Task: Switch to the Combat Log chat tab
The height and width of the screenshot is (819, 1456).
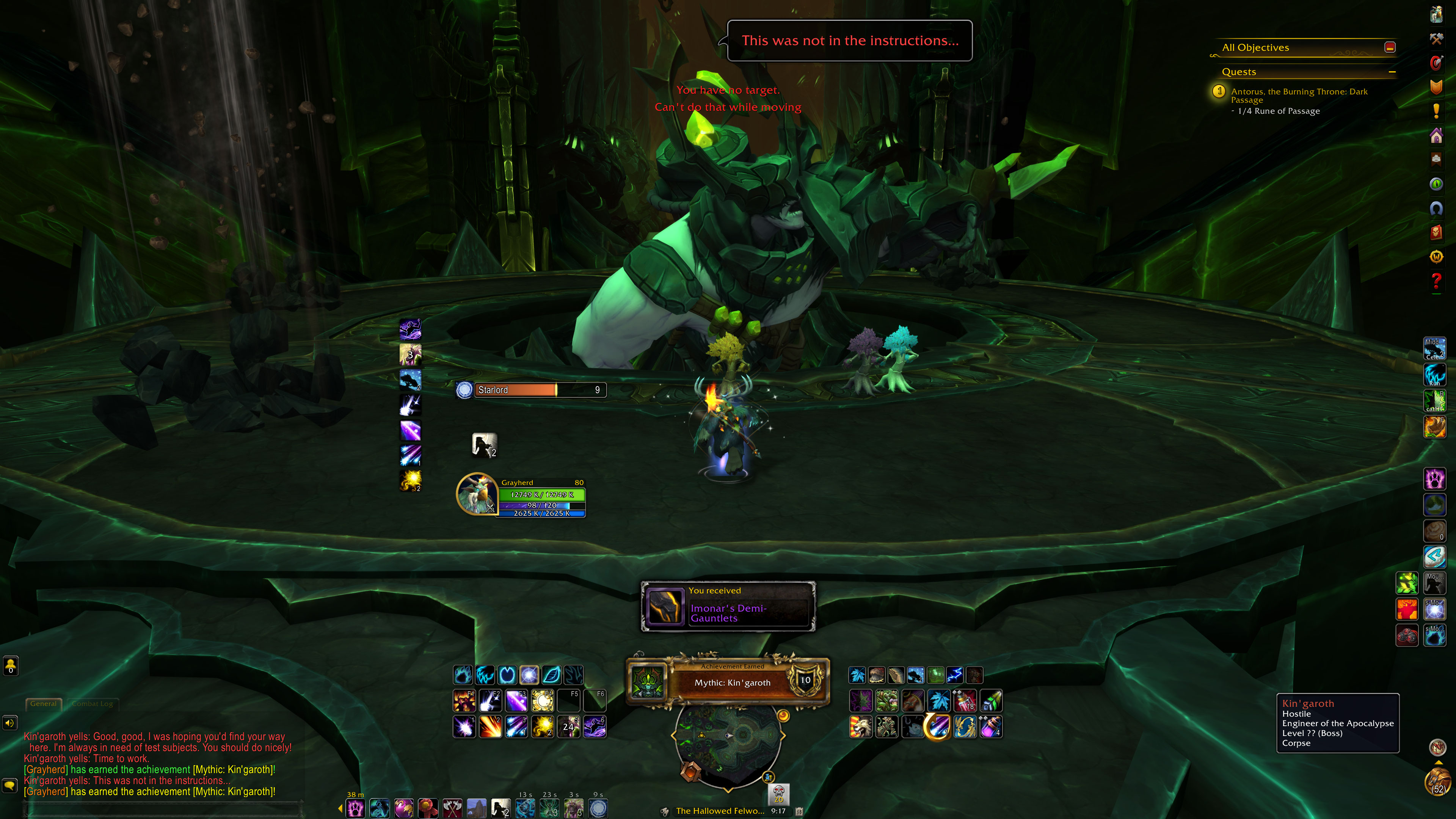Action: [92, 704]
